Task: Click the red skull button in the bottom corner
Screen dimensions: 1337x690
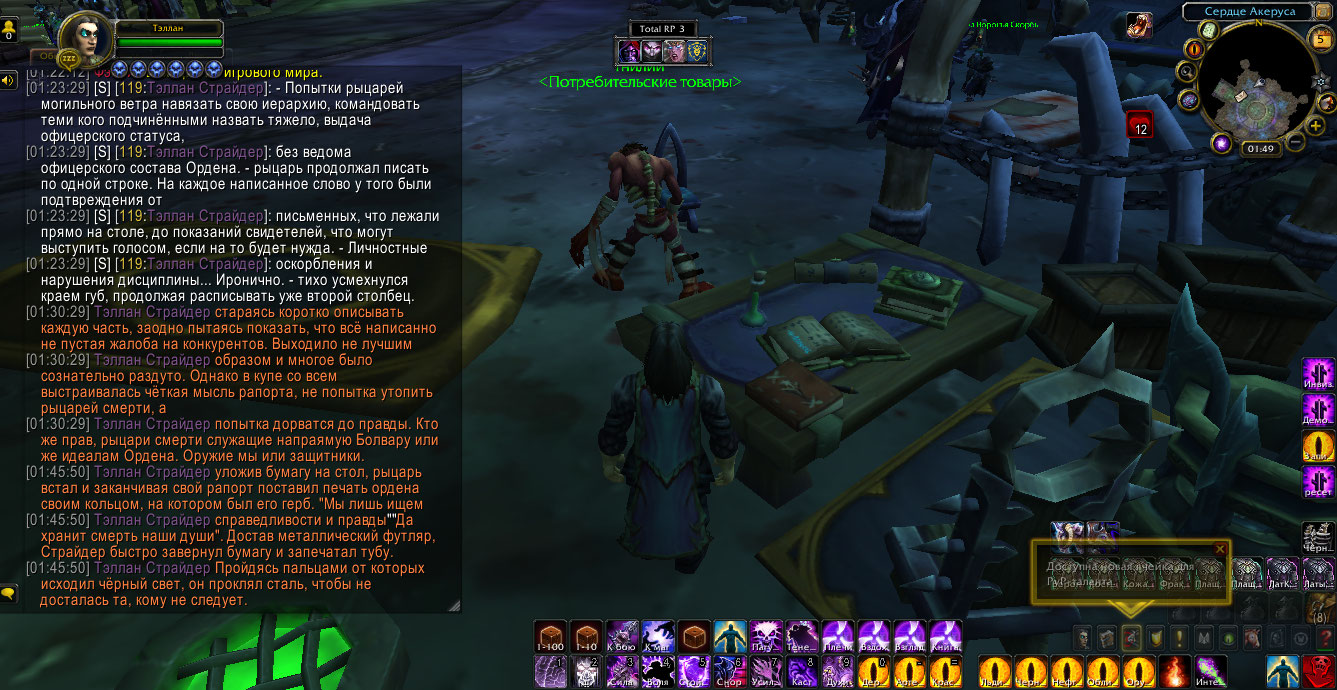Action: coord(1318,671)
